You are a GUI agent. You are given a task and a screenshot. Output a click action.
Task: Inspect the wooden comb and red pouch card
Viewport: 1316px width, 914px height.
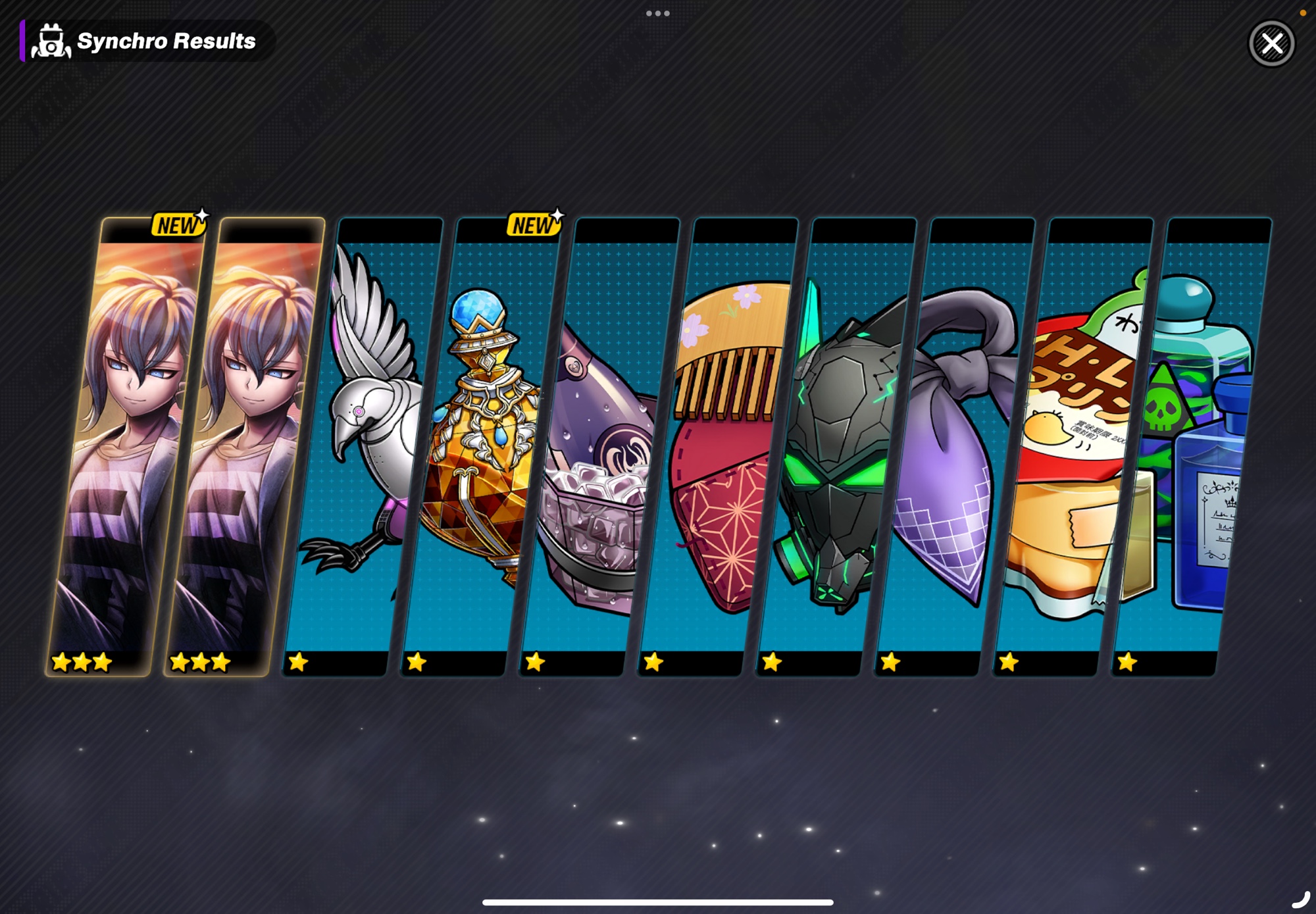(717, 447)
